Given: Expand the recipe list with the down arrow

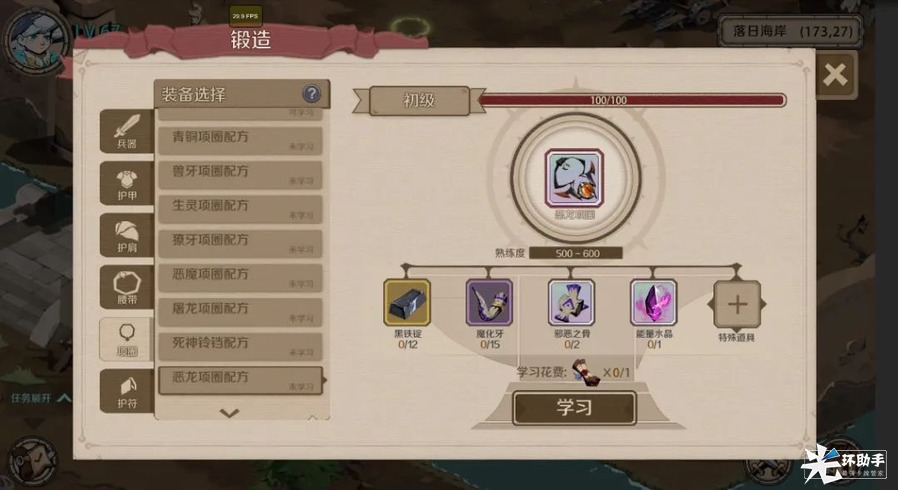Looking at the screenshot, I should 229,412.
